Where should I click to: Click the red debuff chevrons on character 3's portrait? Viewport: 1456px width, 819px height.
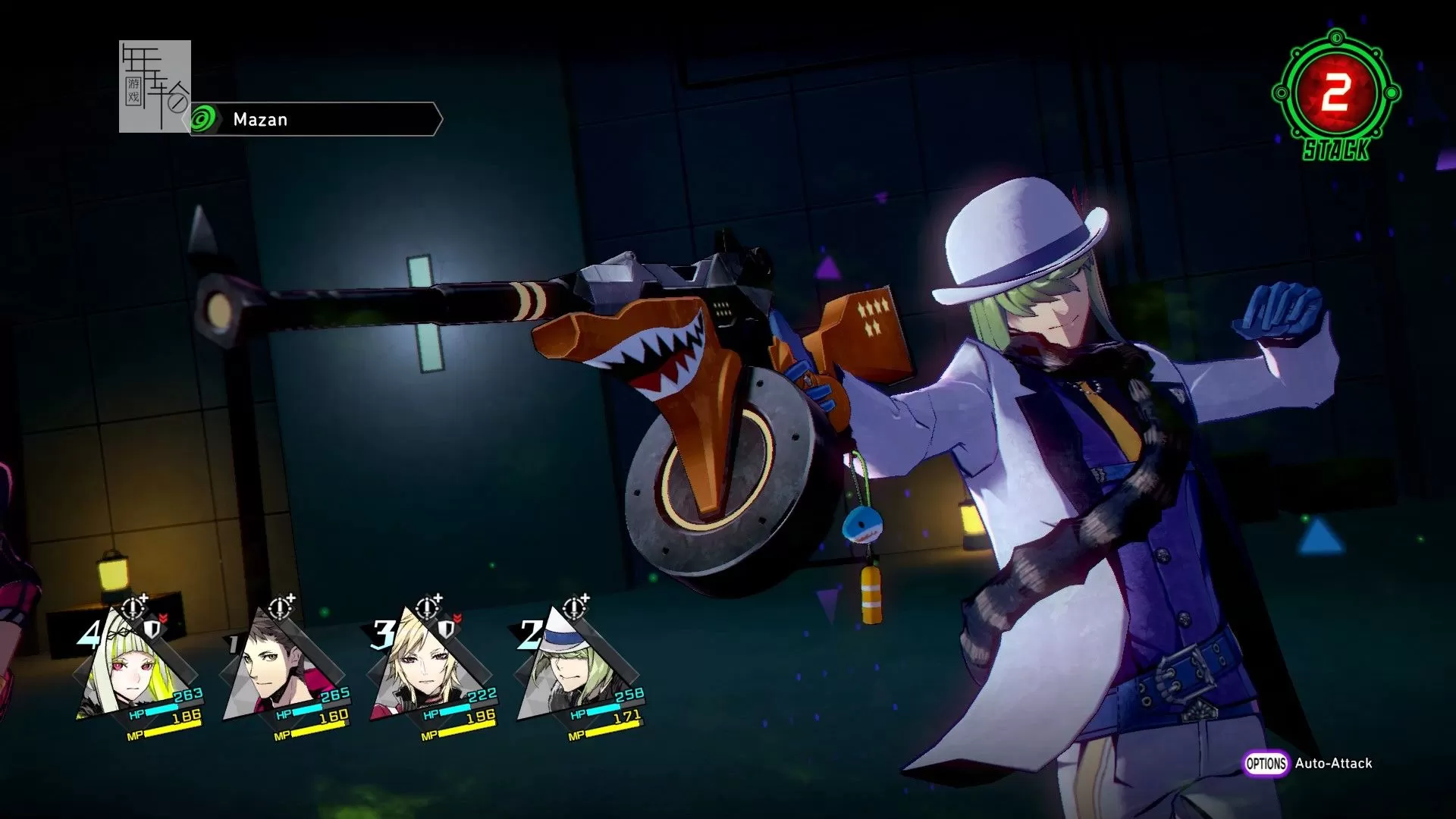click(x=457, y=617)
